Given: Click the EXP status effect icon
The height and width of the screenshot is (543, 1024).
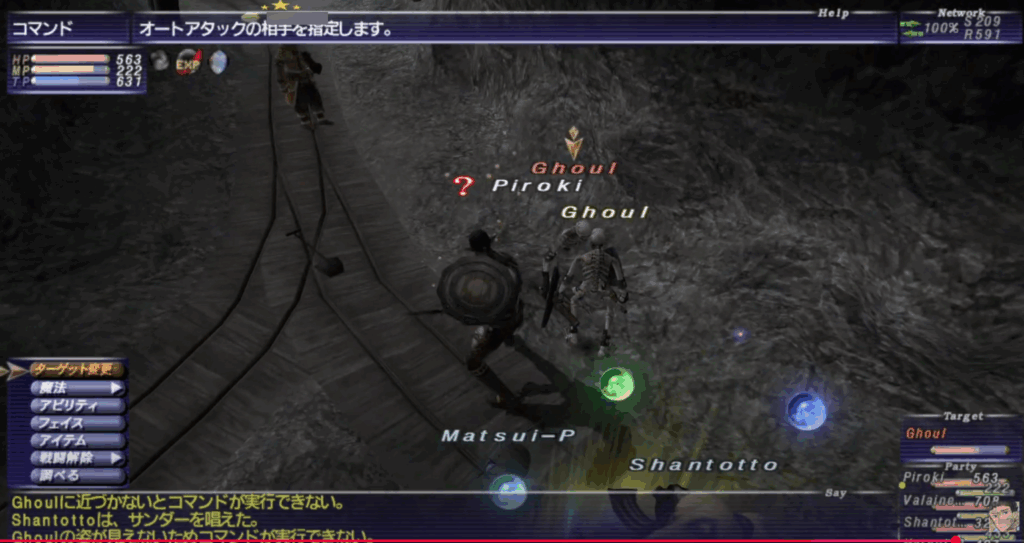Looking at the screenshot, I should coord(189,62).
